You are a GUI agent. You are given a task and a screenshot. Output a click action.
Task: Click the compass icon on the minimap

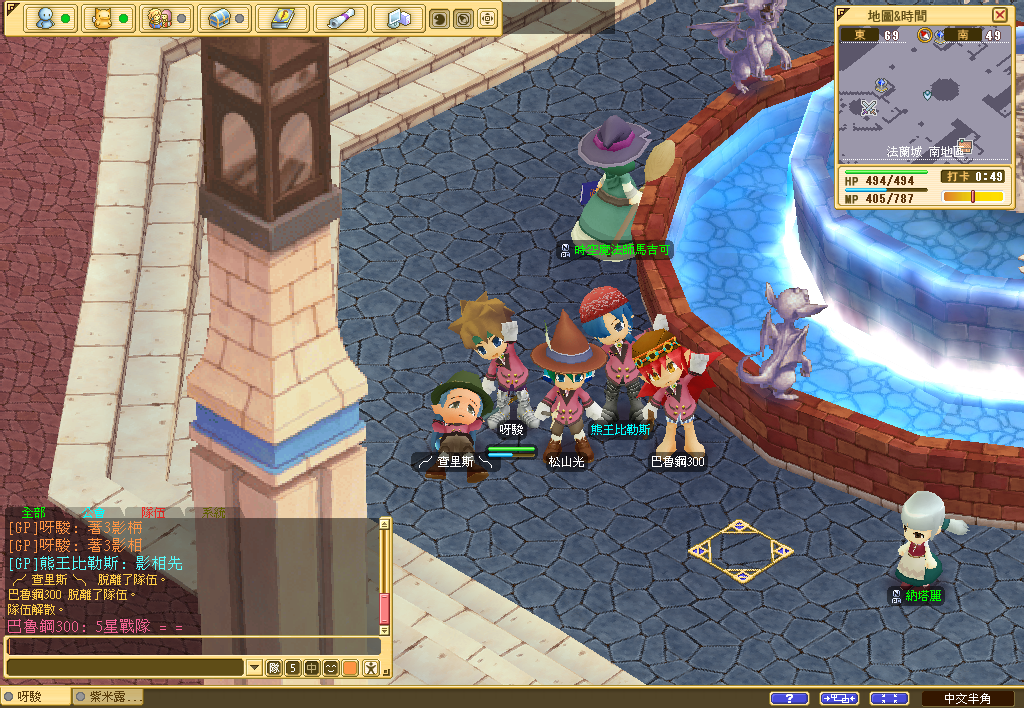[x=925, y=36]
